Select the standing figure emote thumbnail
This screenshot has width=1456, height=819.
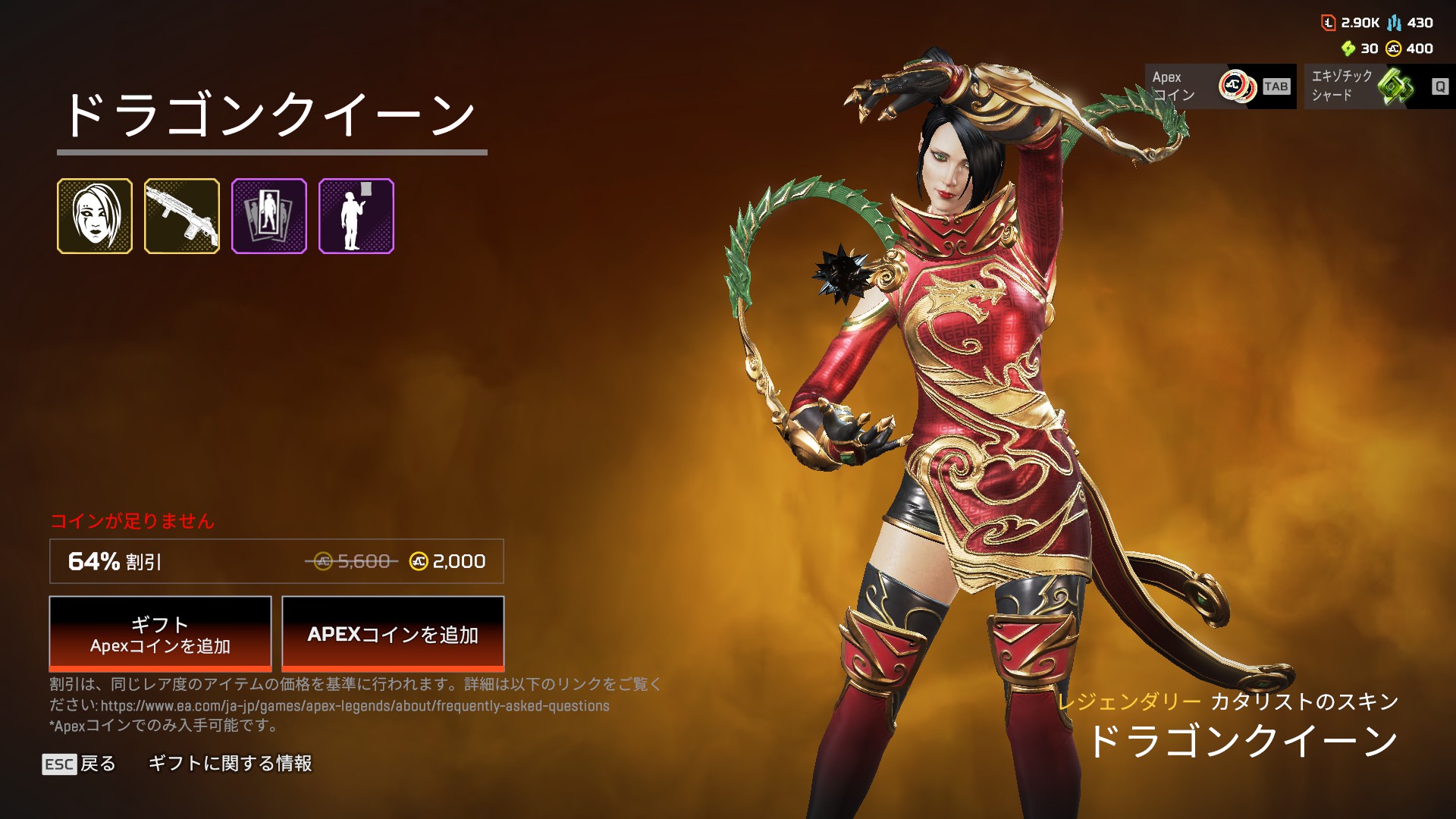tap(356, 216)
